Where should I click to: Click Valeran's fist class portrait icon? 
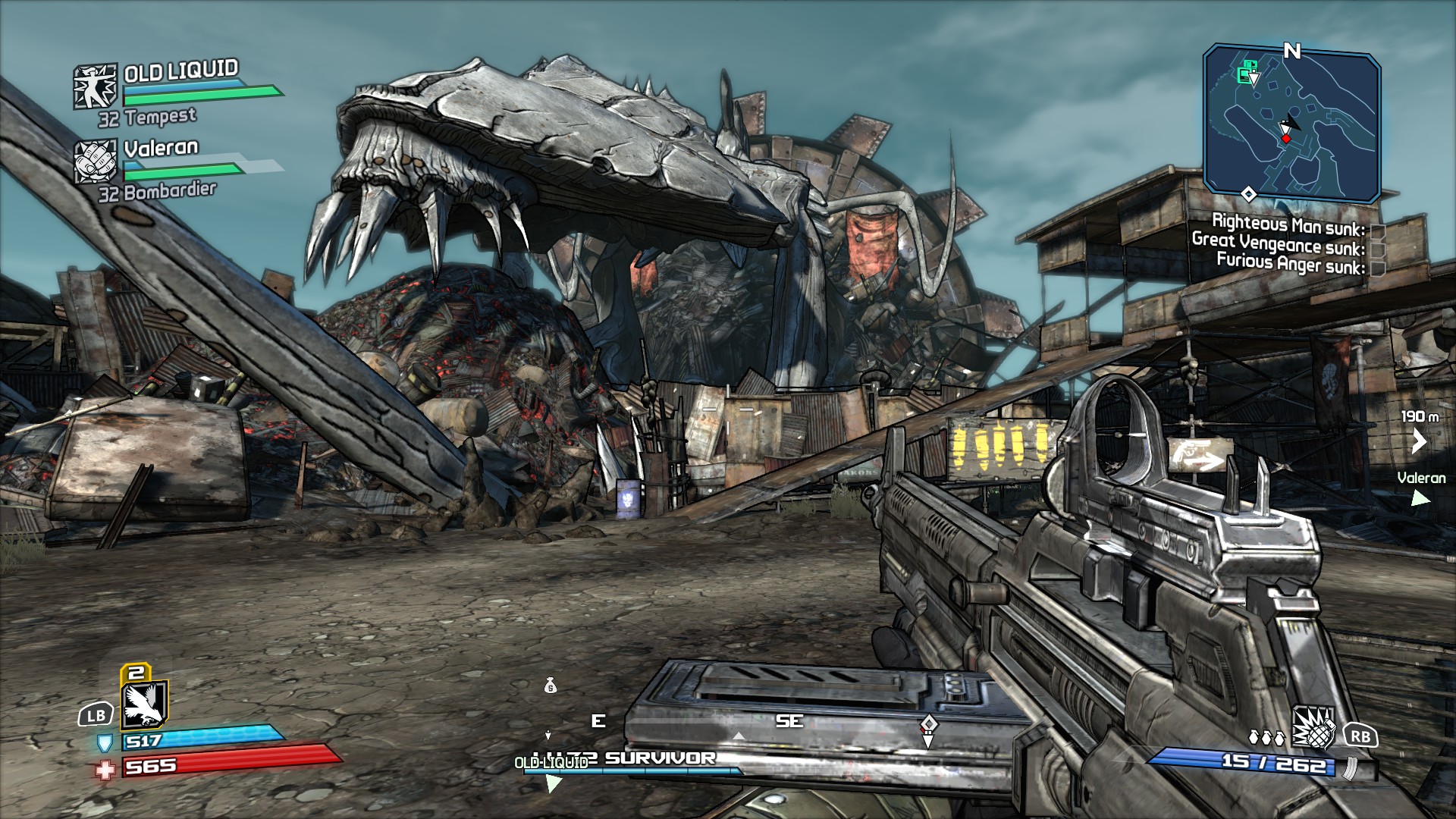coord(96,162)
